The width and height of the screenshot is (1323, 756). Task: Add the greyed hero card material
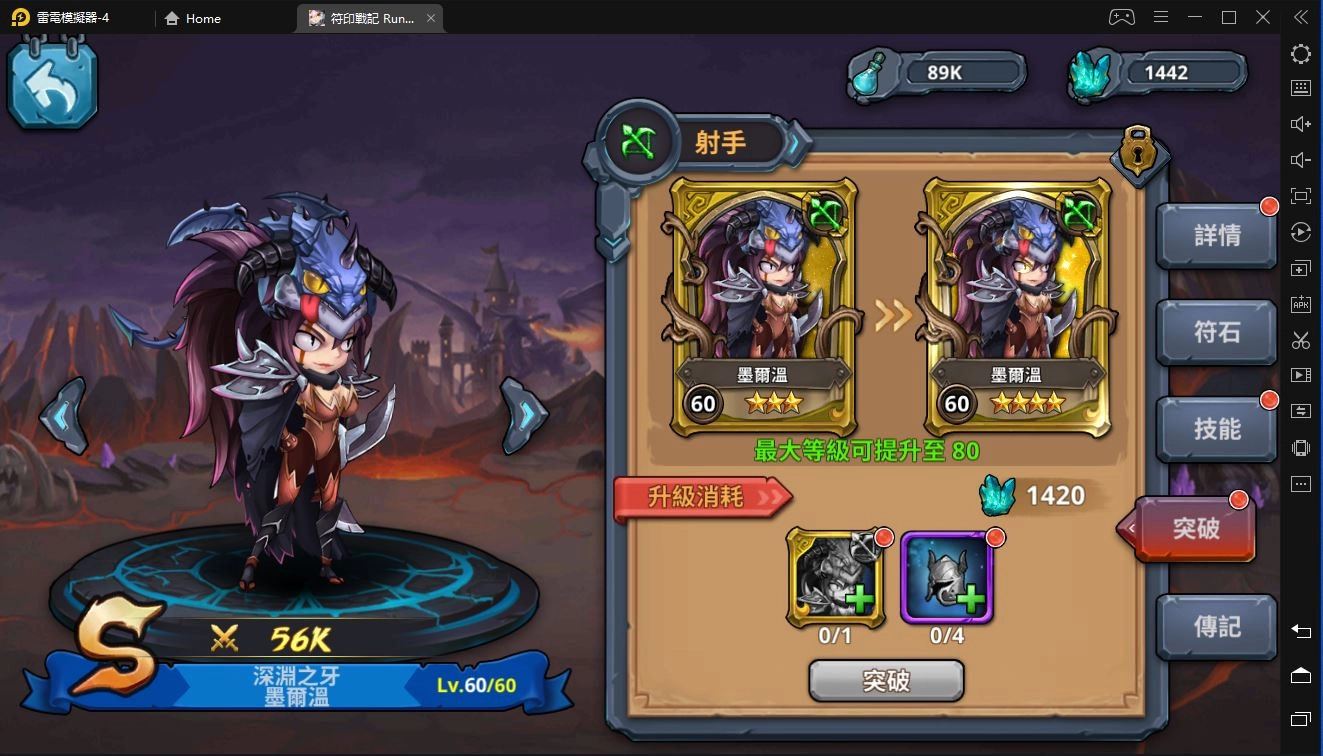click(836, 578)
